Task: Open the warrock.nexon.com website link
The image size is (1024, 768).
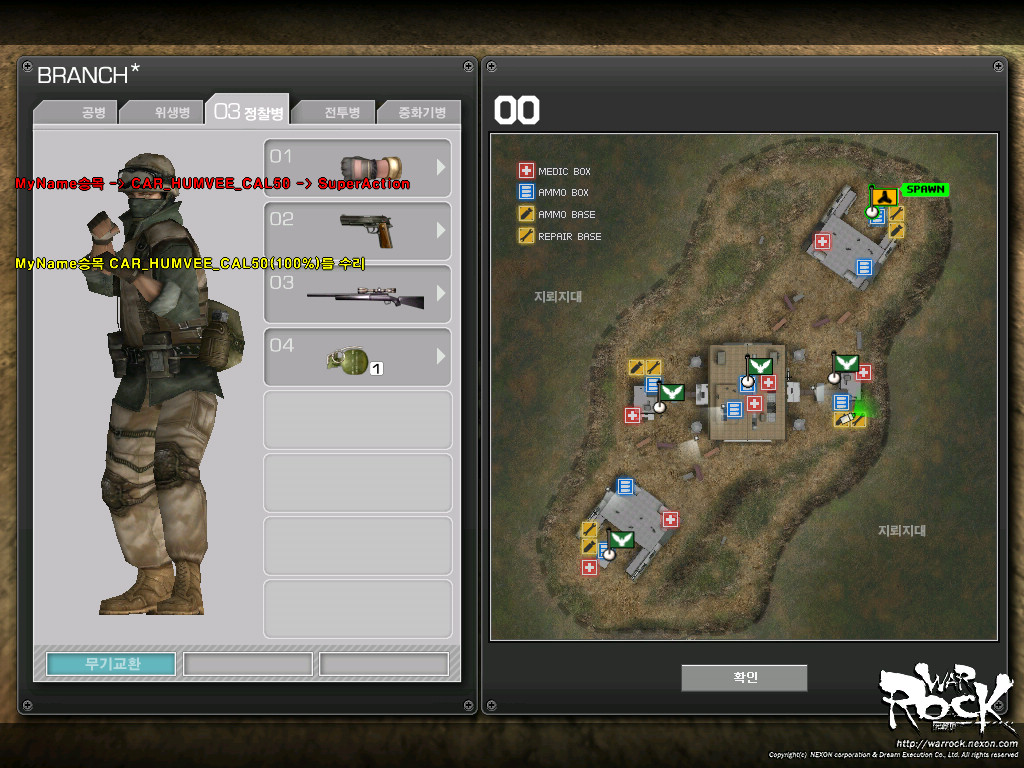Action: click(957, 743)
